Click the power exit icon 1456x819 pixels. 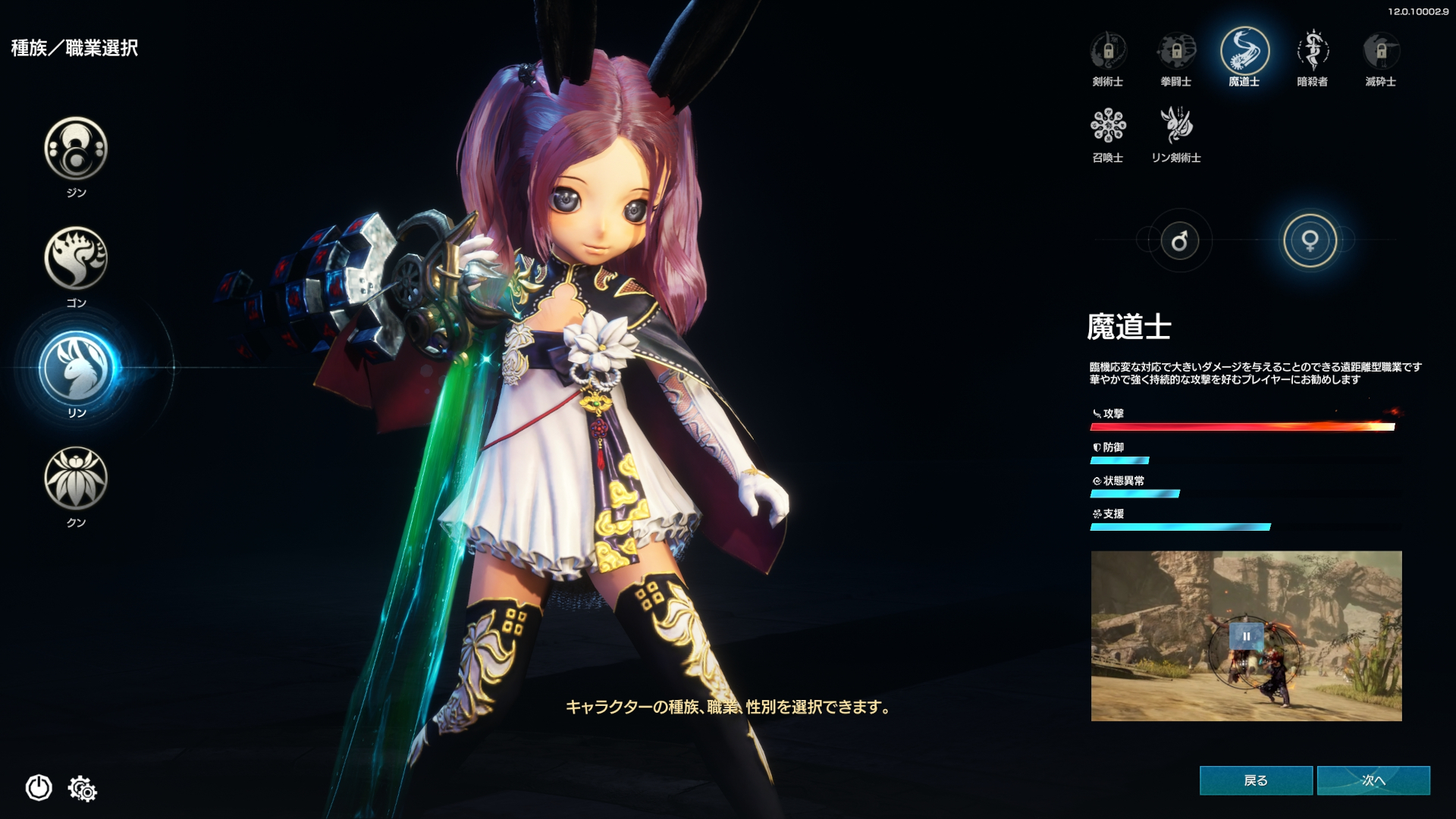coord(39,788)
